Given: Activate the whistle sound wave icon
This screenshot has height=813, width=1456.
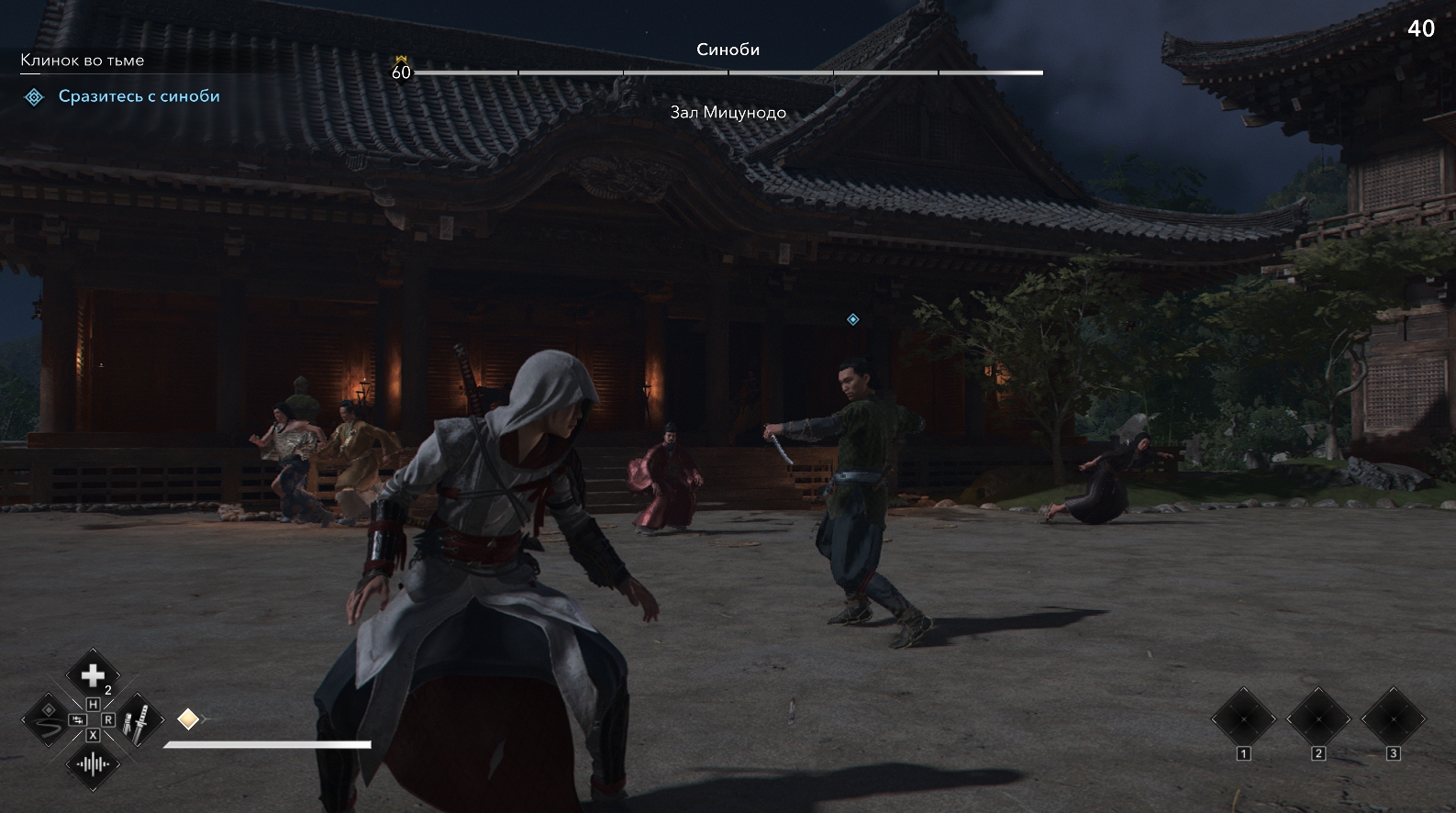Looking at the screenshot, I should [x=93, y=763].
